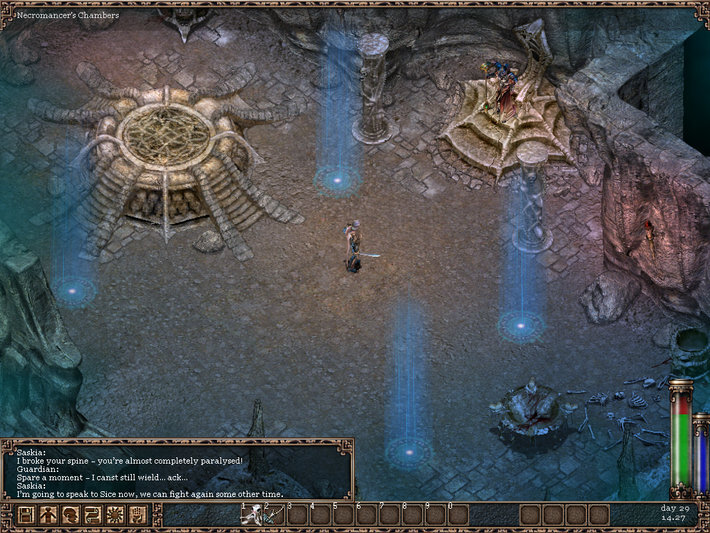Click the sunburst icon button
Screen dimensions: 710x533
(115, 515)
